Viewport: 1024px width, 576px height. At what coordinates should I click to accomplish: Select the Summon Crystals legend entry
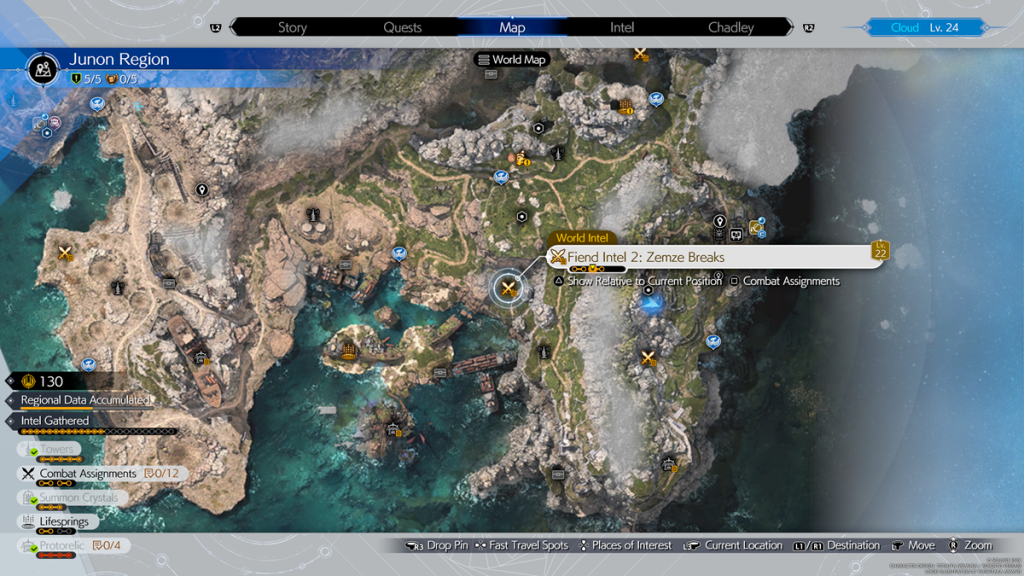click(x=78, y=497)
